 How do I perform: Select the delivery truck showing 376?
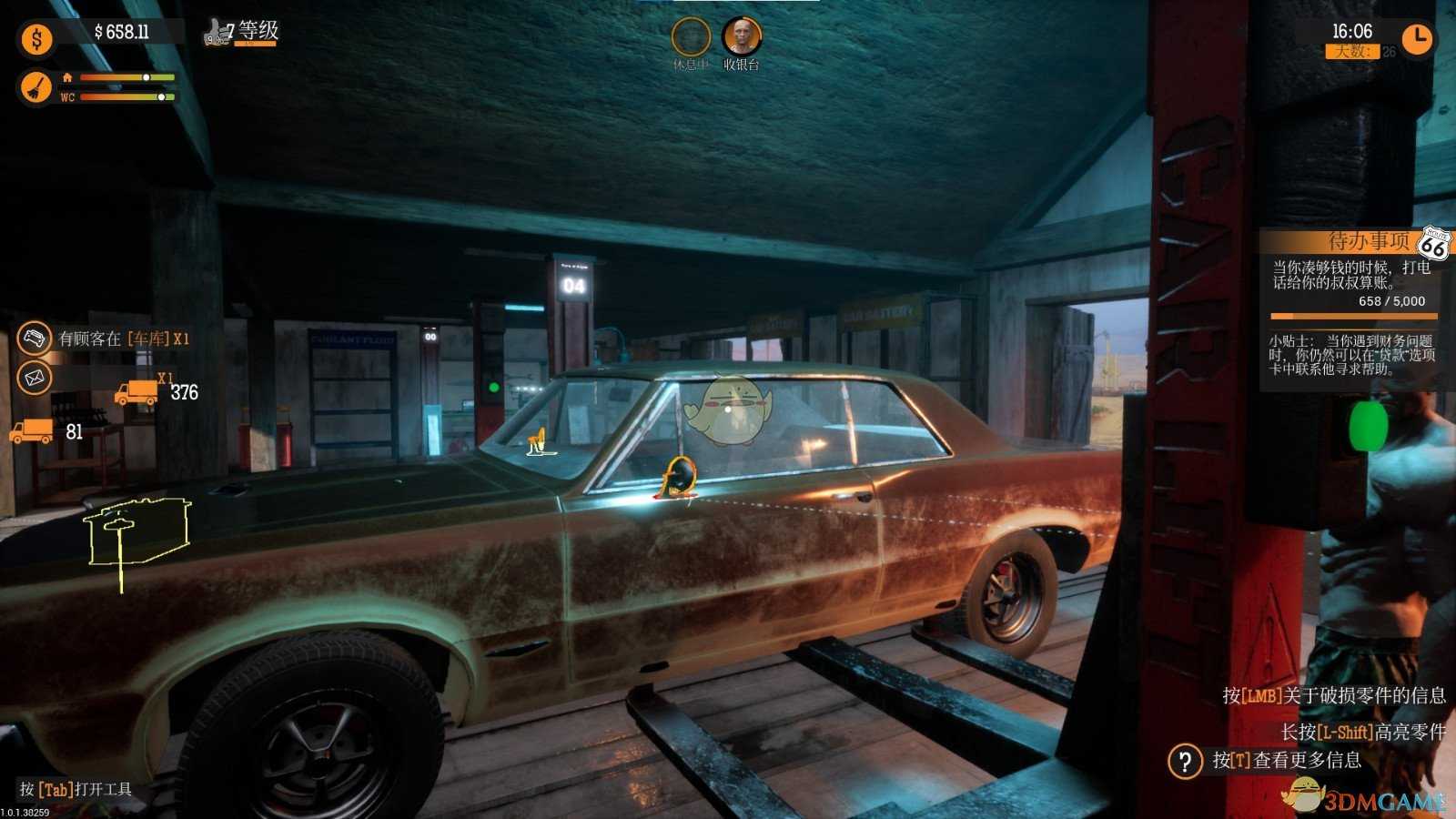tap(136, 392)
